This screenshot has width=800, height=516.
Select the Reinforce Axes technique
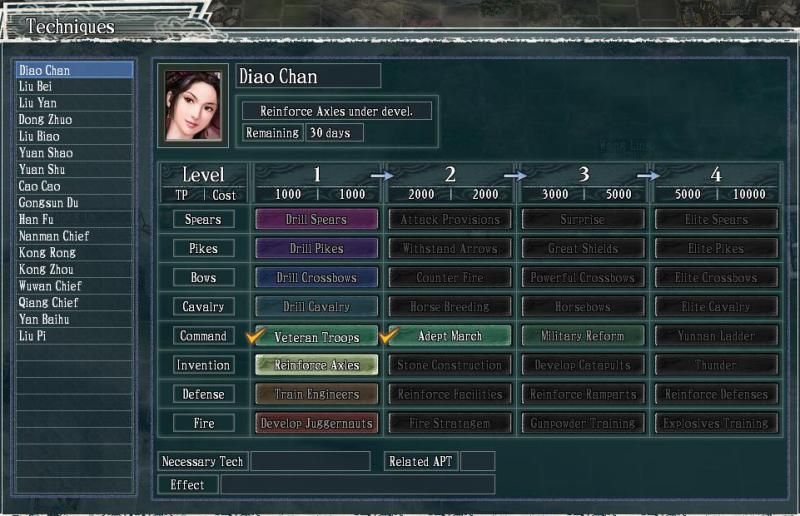click(317, 365)
